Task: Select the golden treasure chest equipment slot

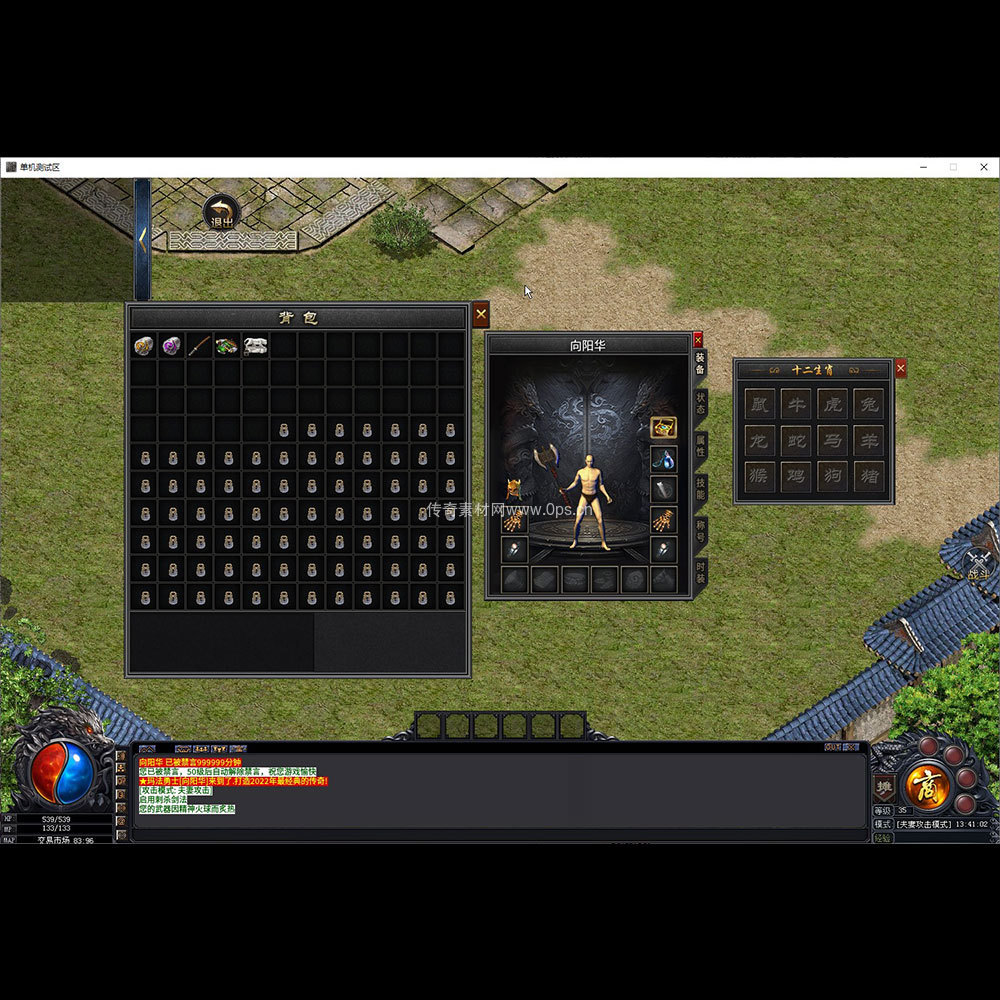Action: tap(663, 428)
